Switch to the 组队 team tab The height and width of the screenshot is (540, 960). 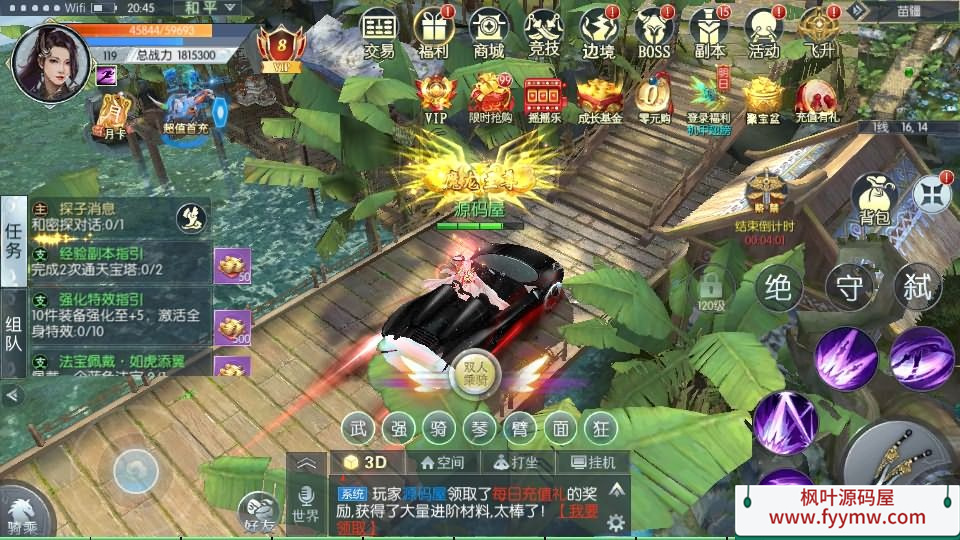coord(13,333)
